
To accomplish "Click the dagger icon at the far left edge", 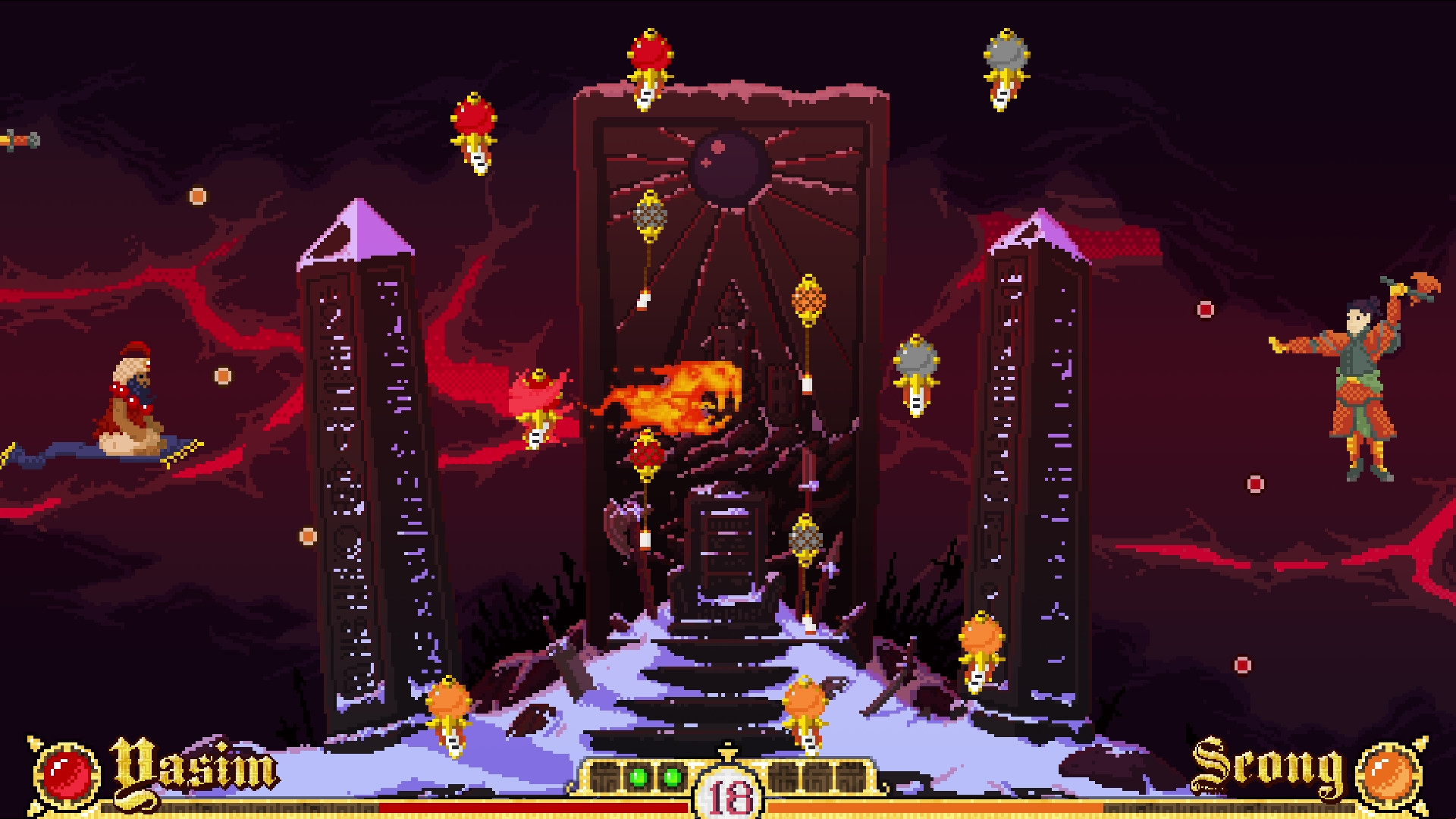I will pyautogui.click(x=19, y=140).
